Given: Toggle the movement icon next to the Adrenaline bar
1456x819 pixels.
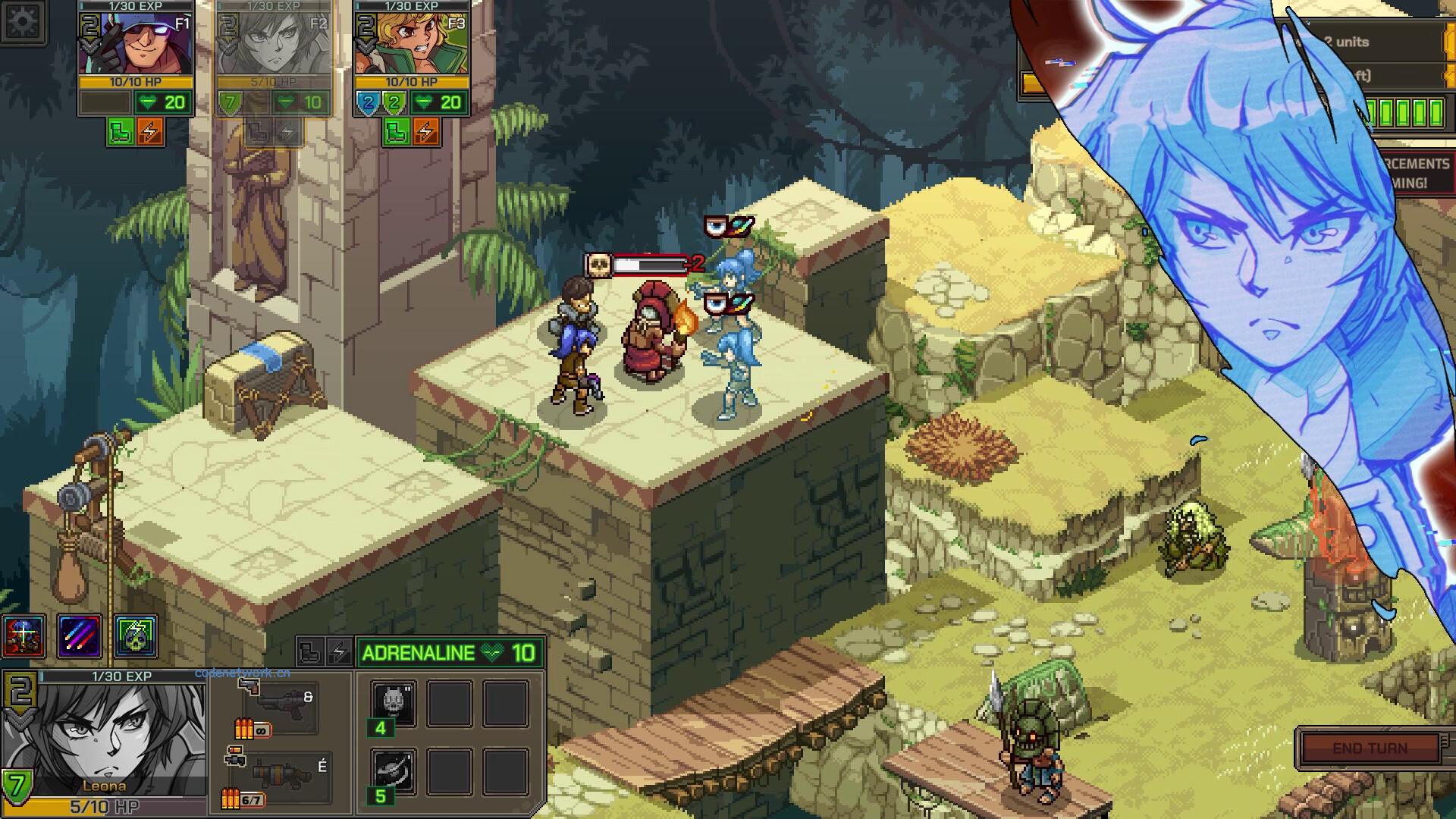Looking at the screenshot, I should (x=312, y=652).
